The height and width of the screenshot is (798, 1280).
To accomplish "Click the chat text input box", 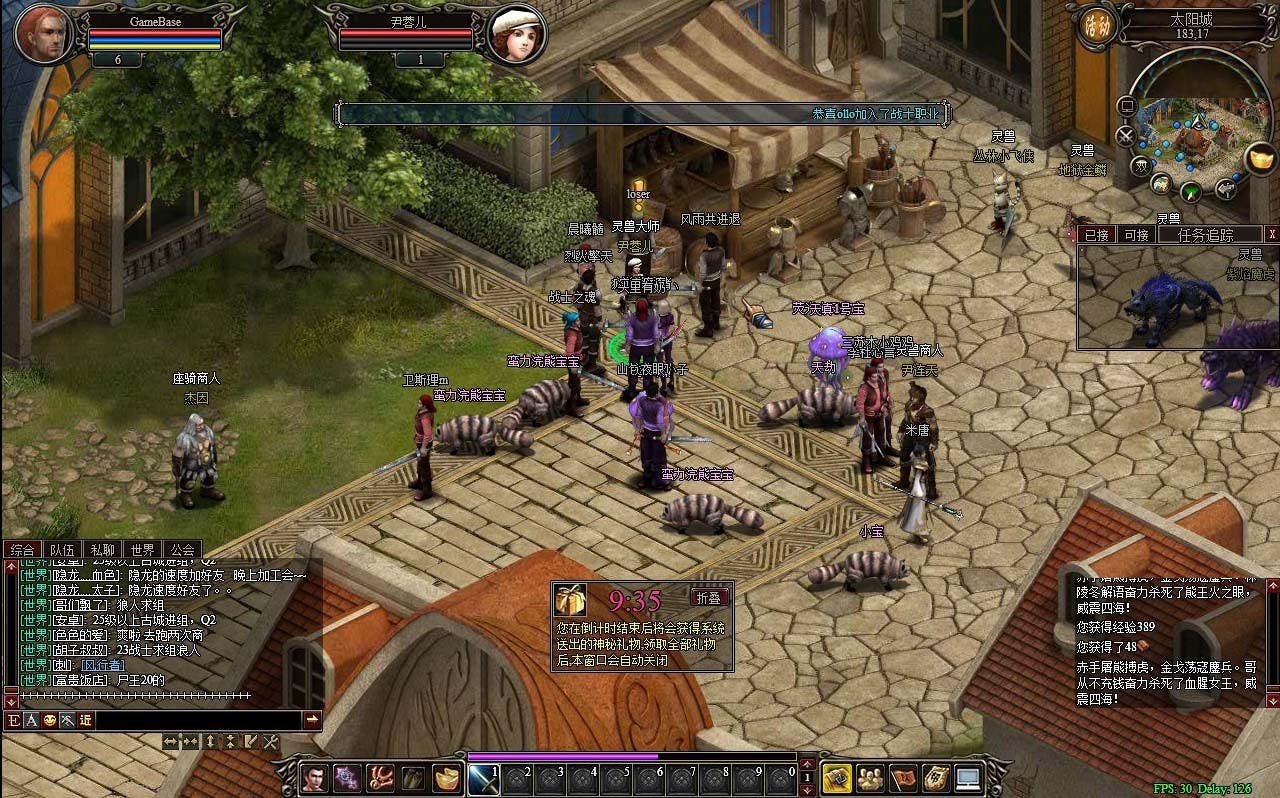I will (198, 720).
